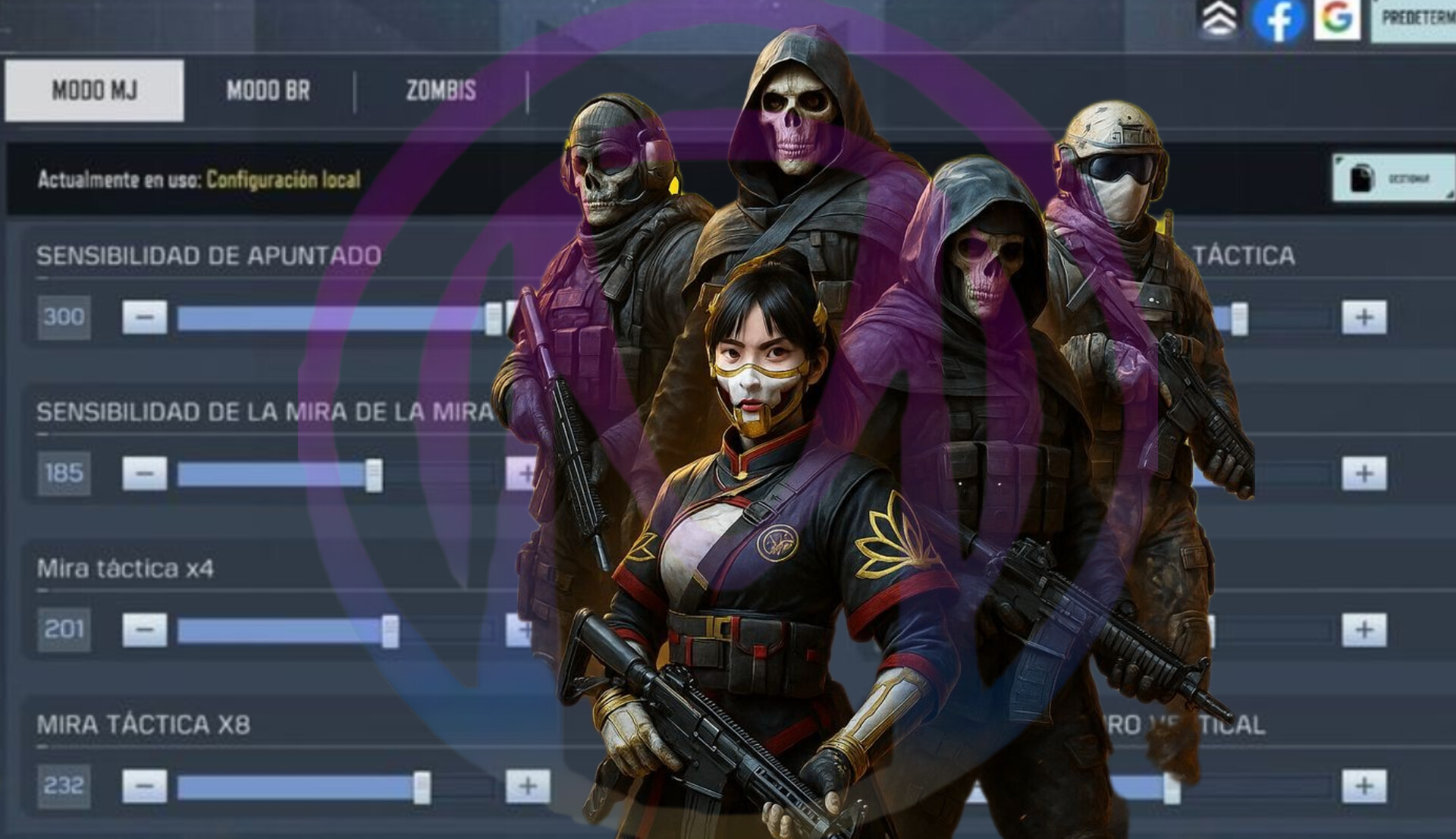Decrease Sensibilidad de Apuntado with minus button

point(145,317)
